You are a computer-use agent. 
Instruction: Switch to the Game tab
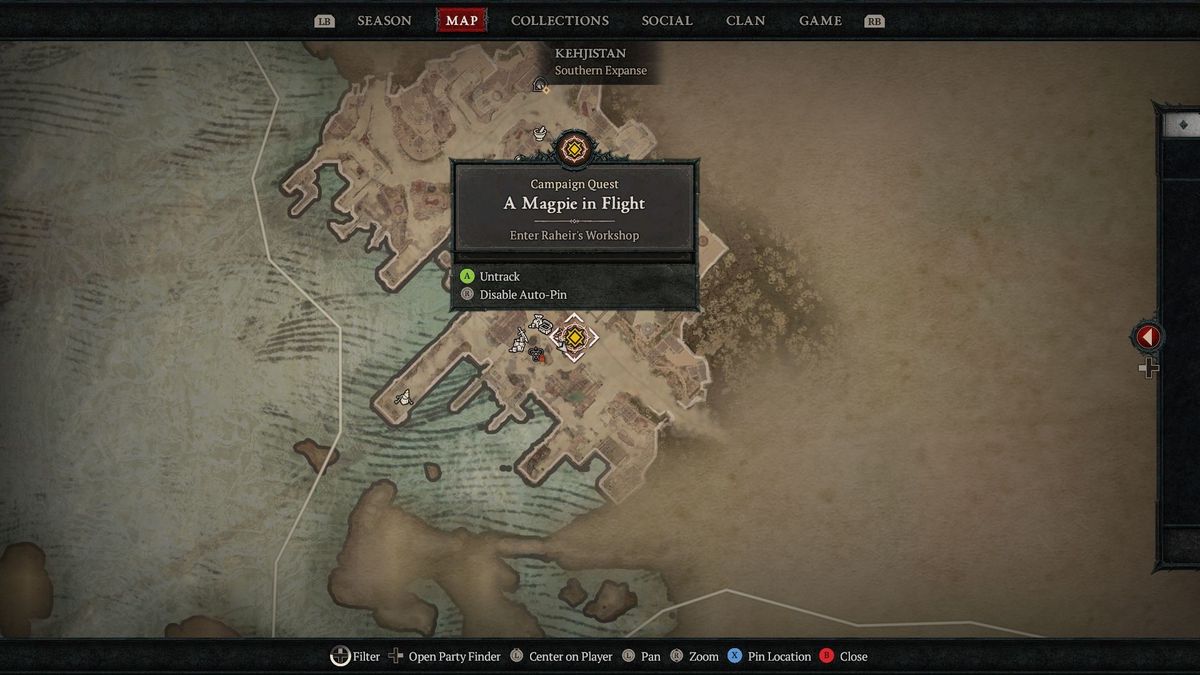[820, 21]
